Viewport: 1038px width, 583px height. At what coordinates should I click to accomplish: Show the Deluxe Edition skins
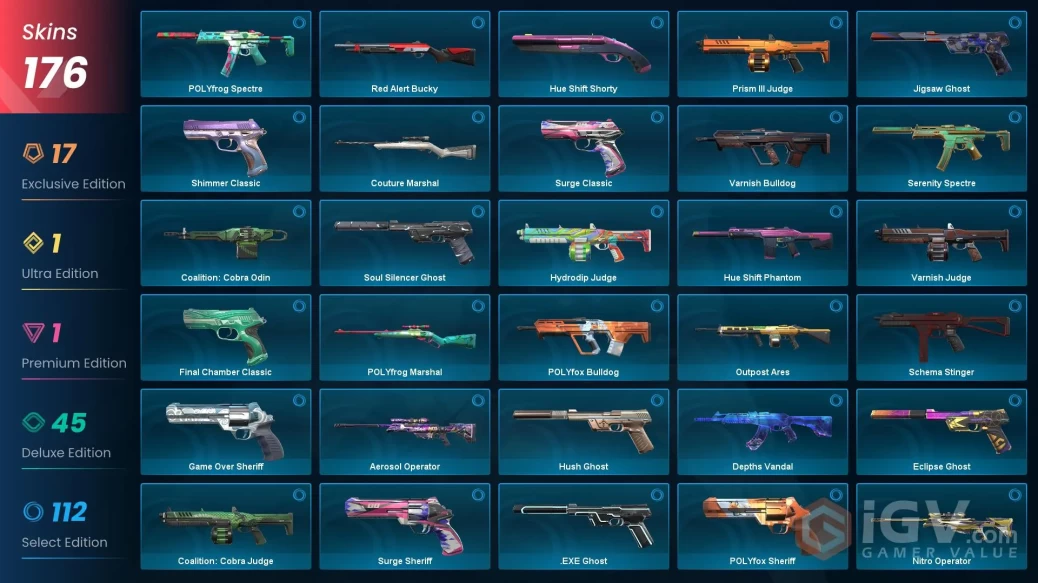click(x=65, y=436)
